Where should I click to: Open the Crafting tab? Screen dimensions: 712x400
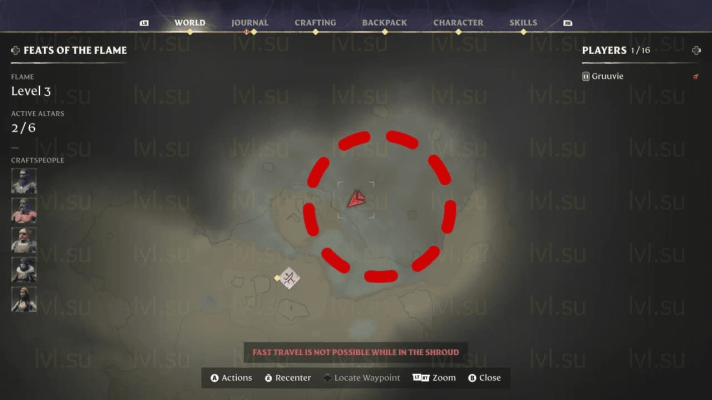click(x=315, y=22)
